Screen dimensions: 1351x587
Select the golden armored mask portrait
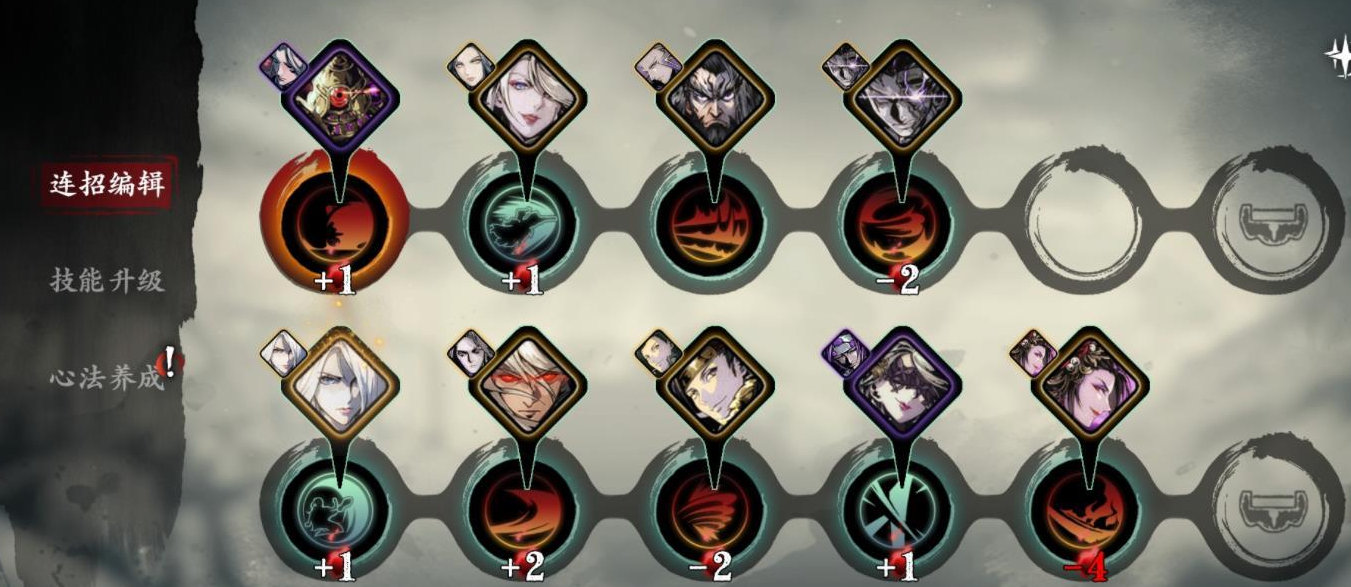point(340,99)
